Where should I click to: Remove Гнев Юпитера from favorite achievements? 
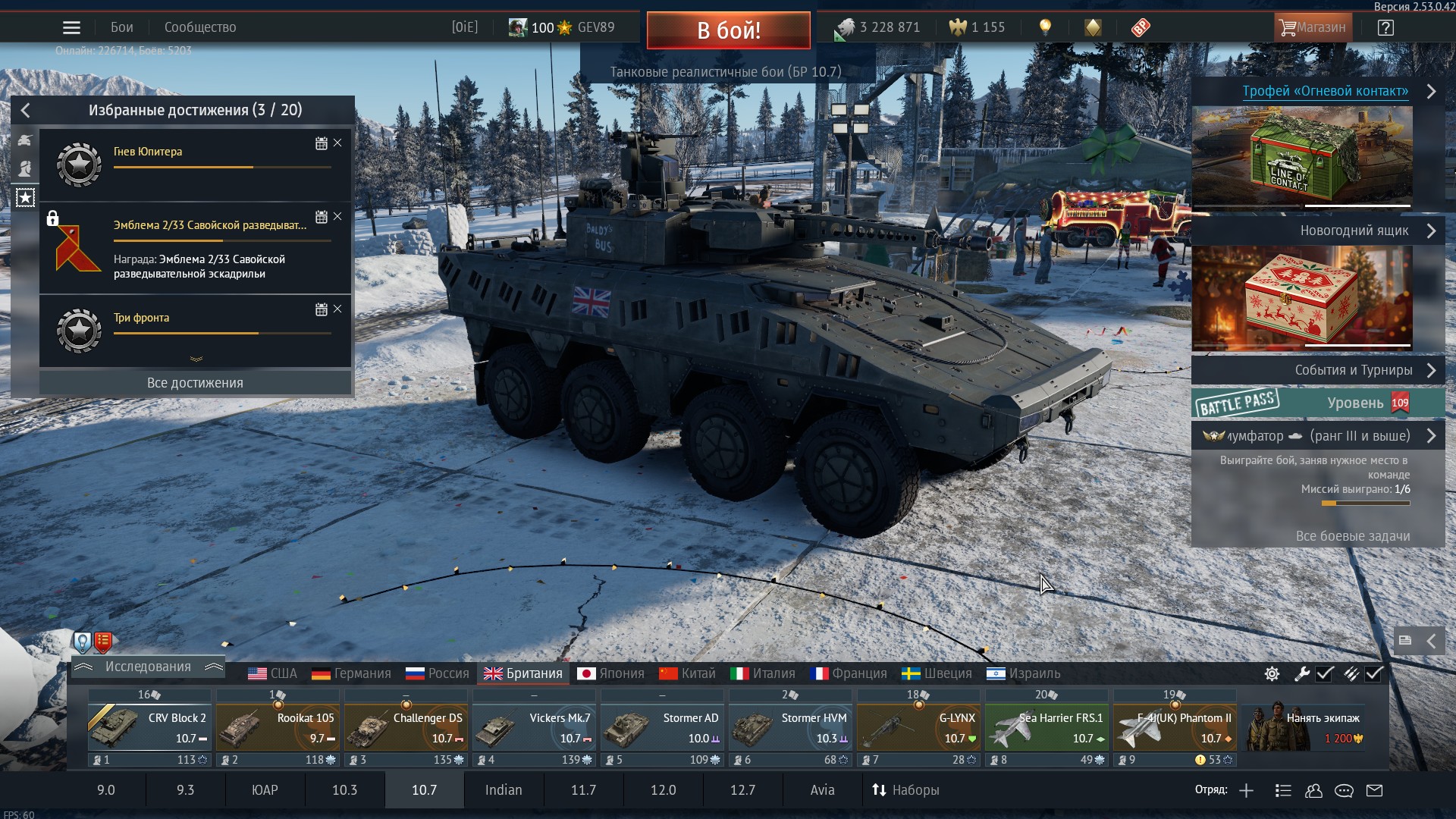[338, 143]
